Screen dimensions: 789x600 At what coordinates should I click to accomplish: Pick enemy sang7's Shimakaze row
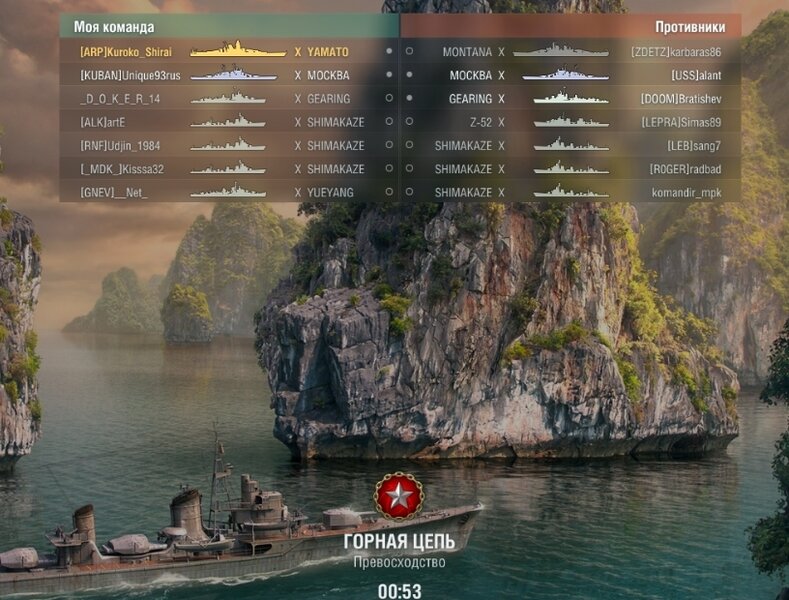(x=571, y=145)
